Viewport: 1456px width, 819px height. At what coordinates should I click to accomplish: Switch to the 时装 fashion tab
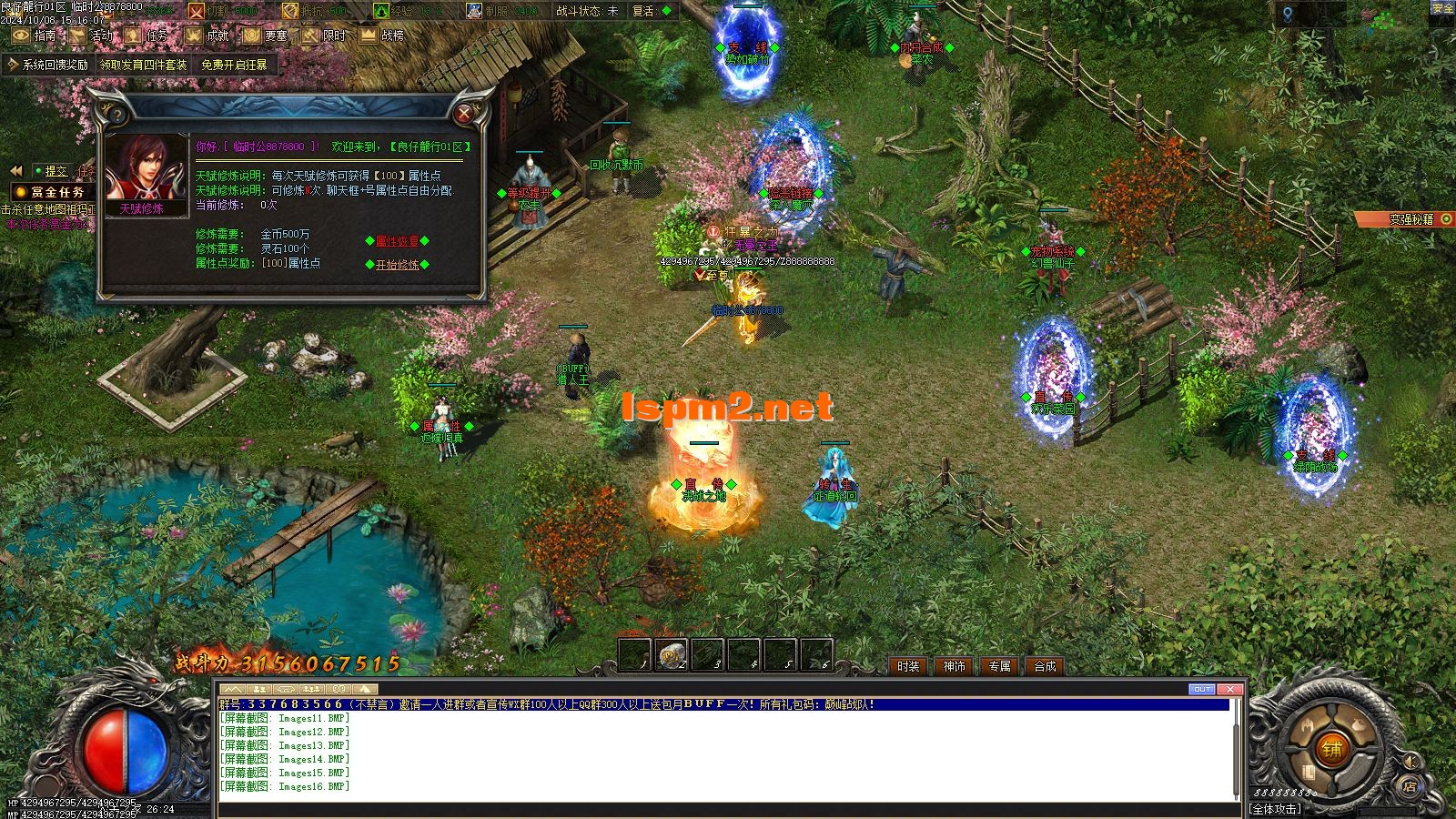coord(906,667)
